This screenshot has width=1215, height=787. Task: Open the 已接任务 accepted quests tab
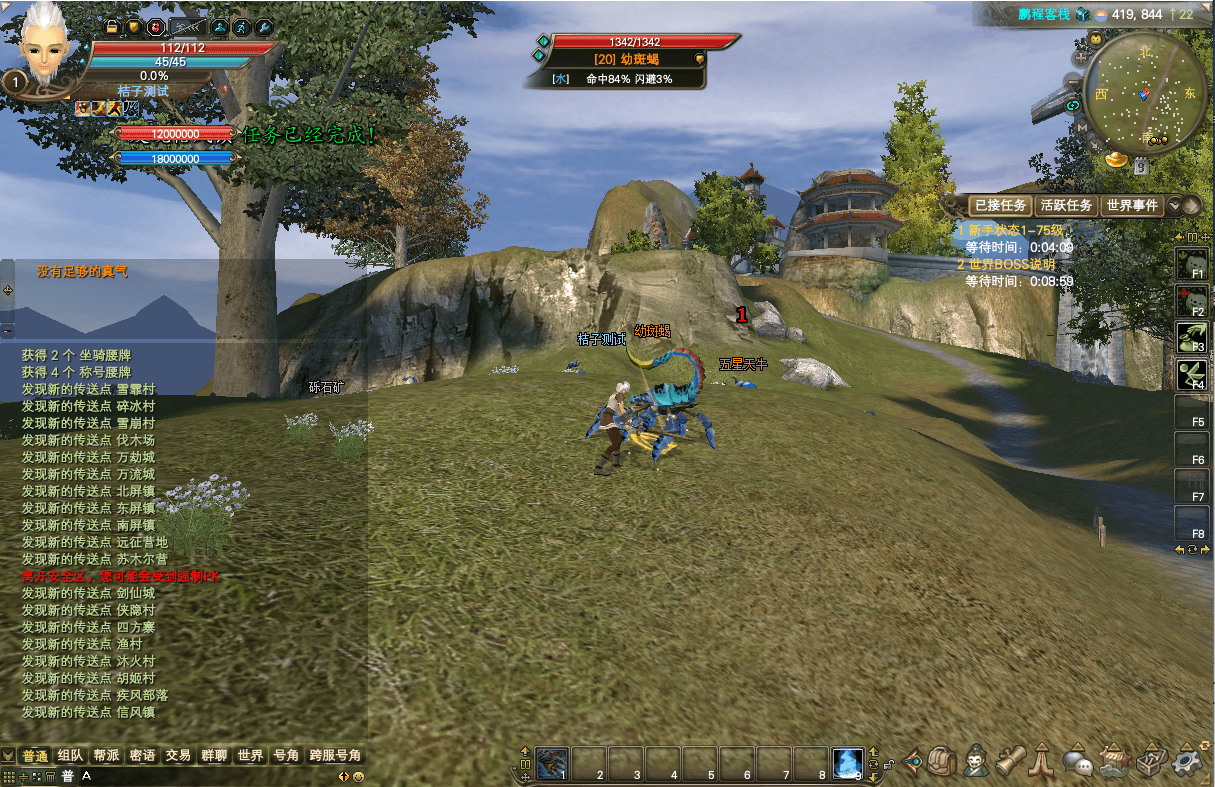[1000, 205]
